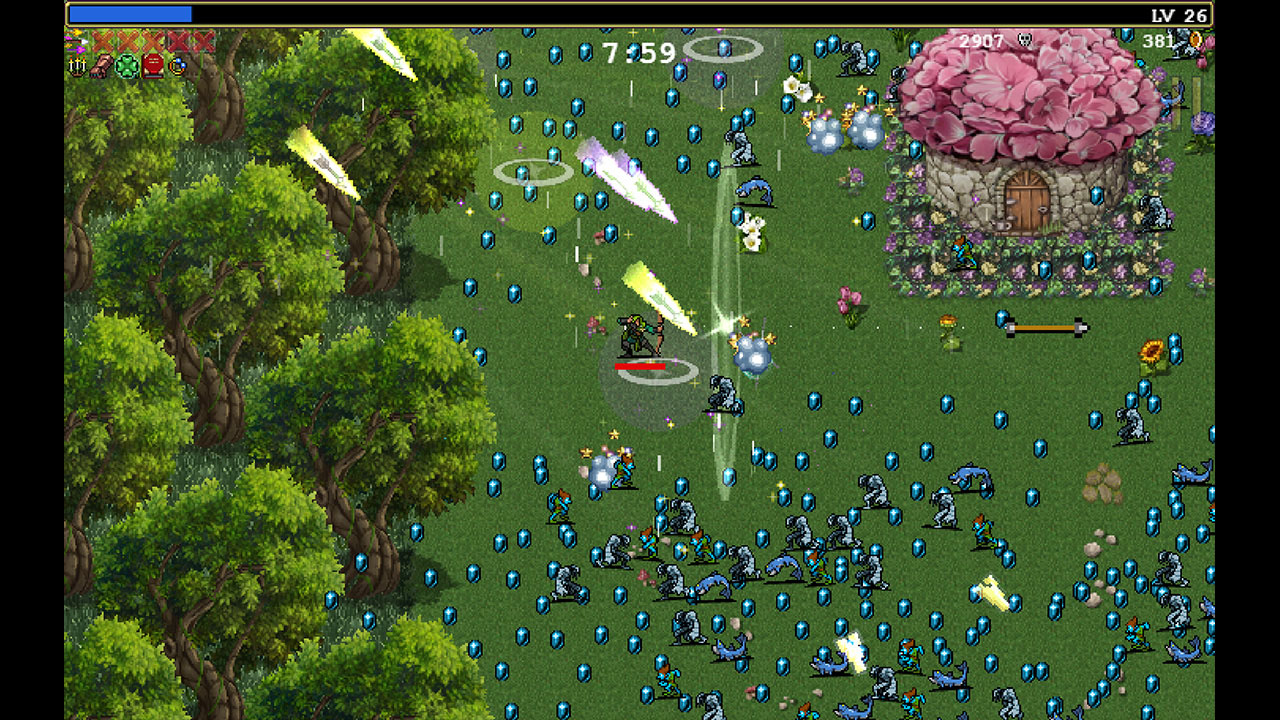Pick up the metal bar weapon near the cottage

[1042, 325]
